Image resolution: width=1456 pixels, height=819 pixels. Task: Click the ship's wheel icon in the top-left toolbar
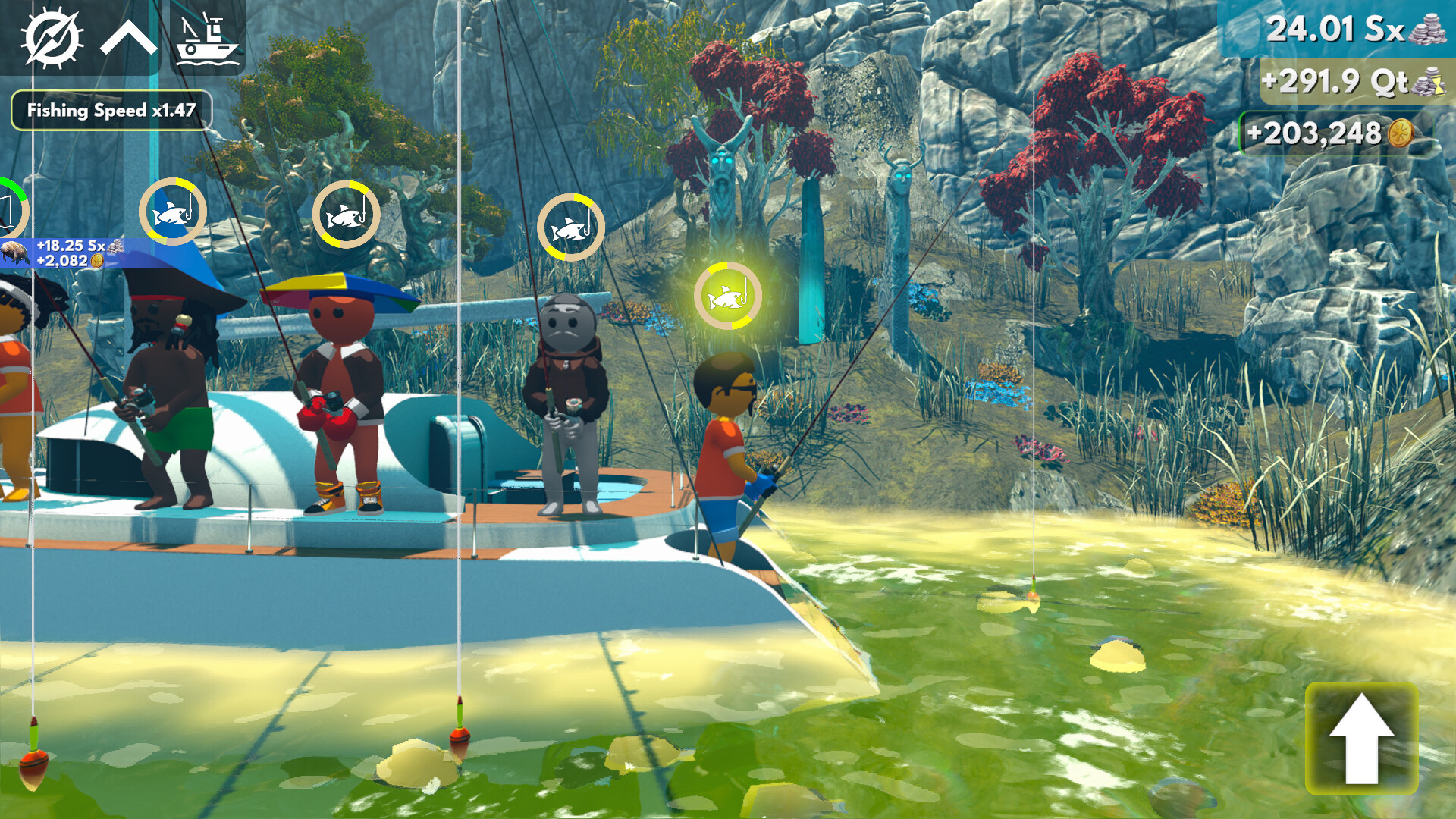(x=52, y=36)
